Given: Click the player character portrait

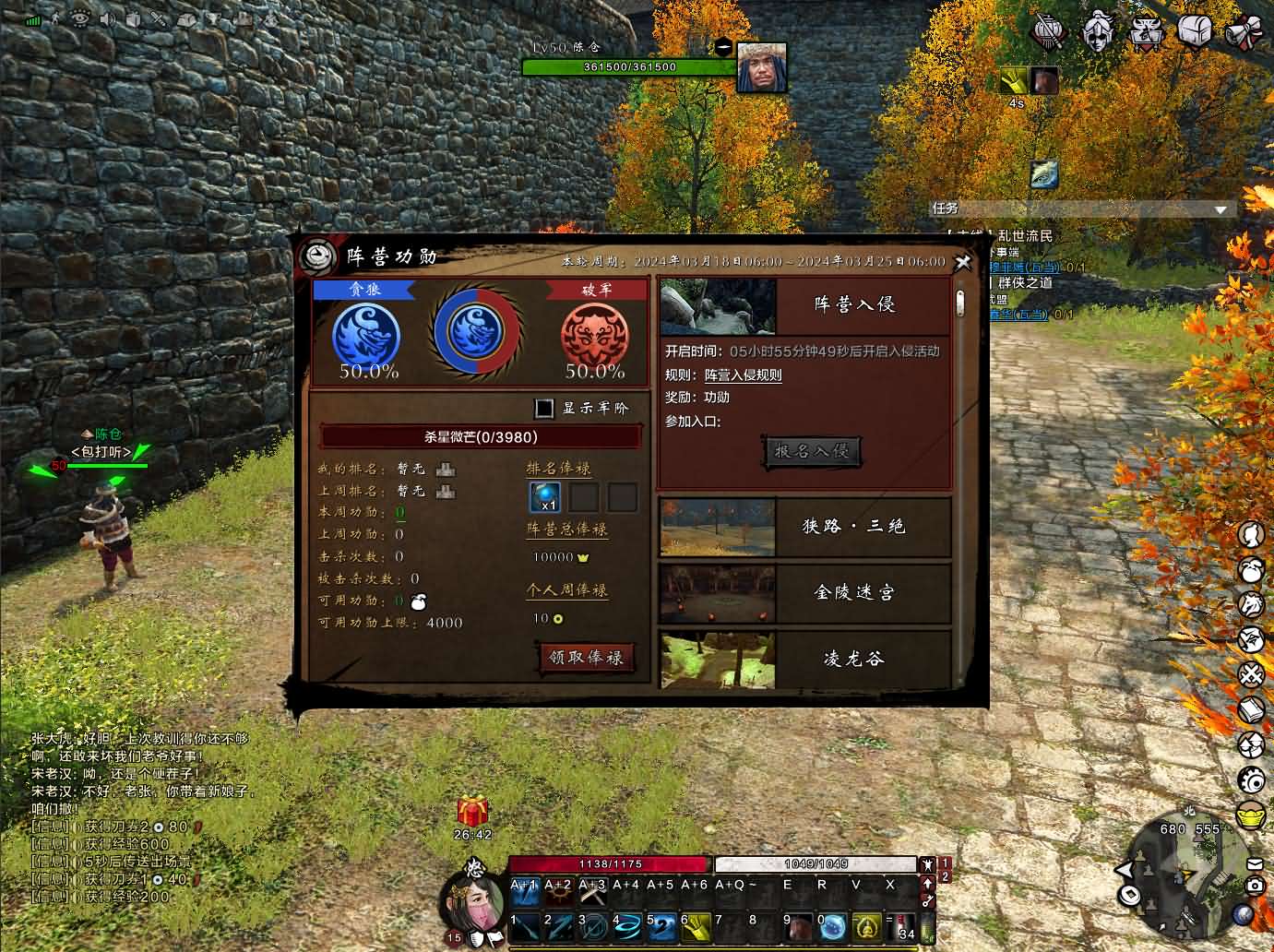Looking at the screenshot, I should point(474,898).
